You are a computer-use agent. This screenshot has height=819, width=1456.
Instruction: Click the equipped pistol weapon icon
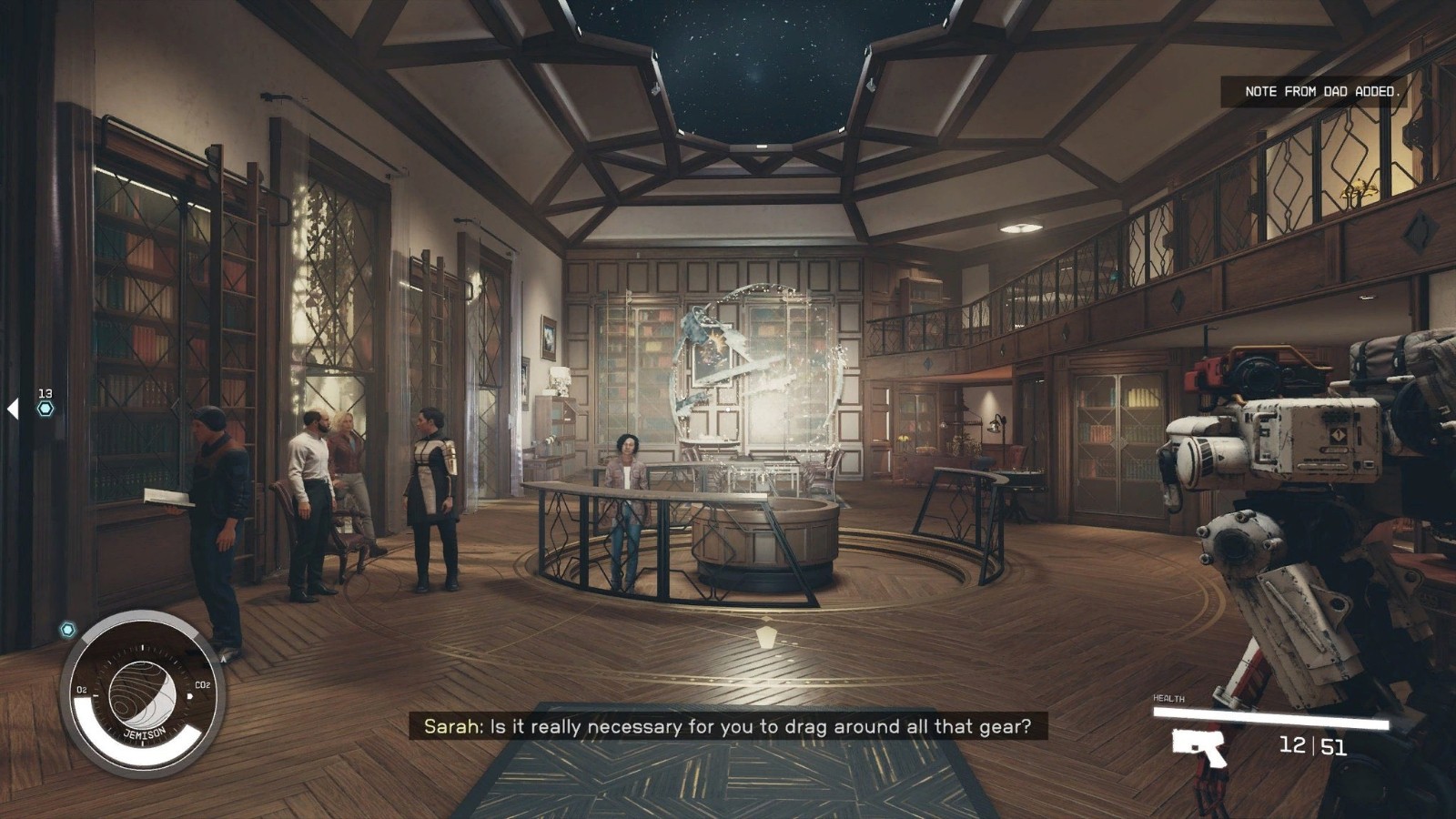1199,746
